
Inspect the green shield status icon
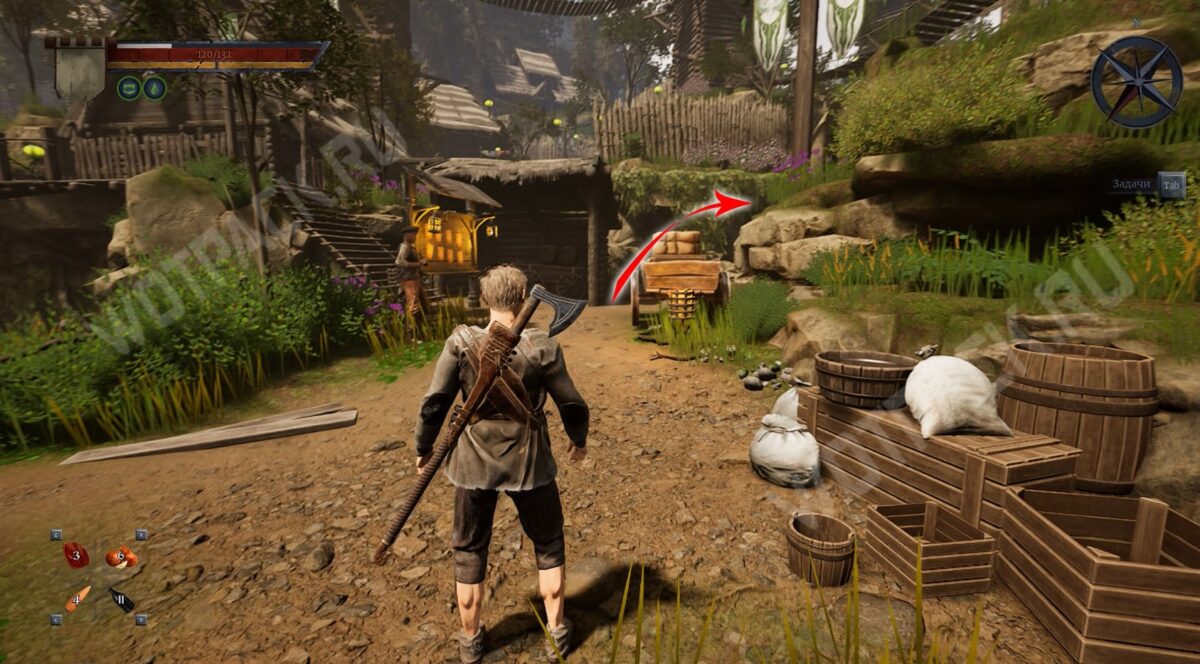(x=128, y=88)
